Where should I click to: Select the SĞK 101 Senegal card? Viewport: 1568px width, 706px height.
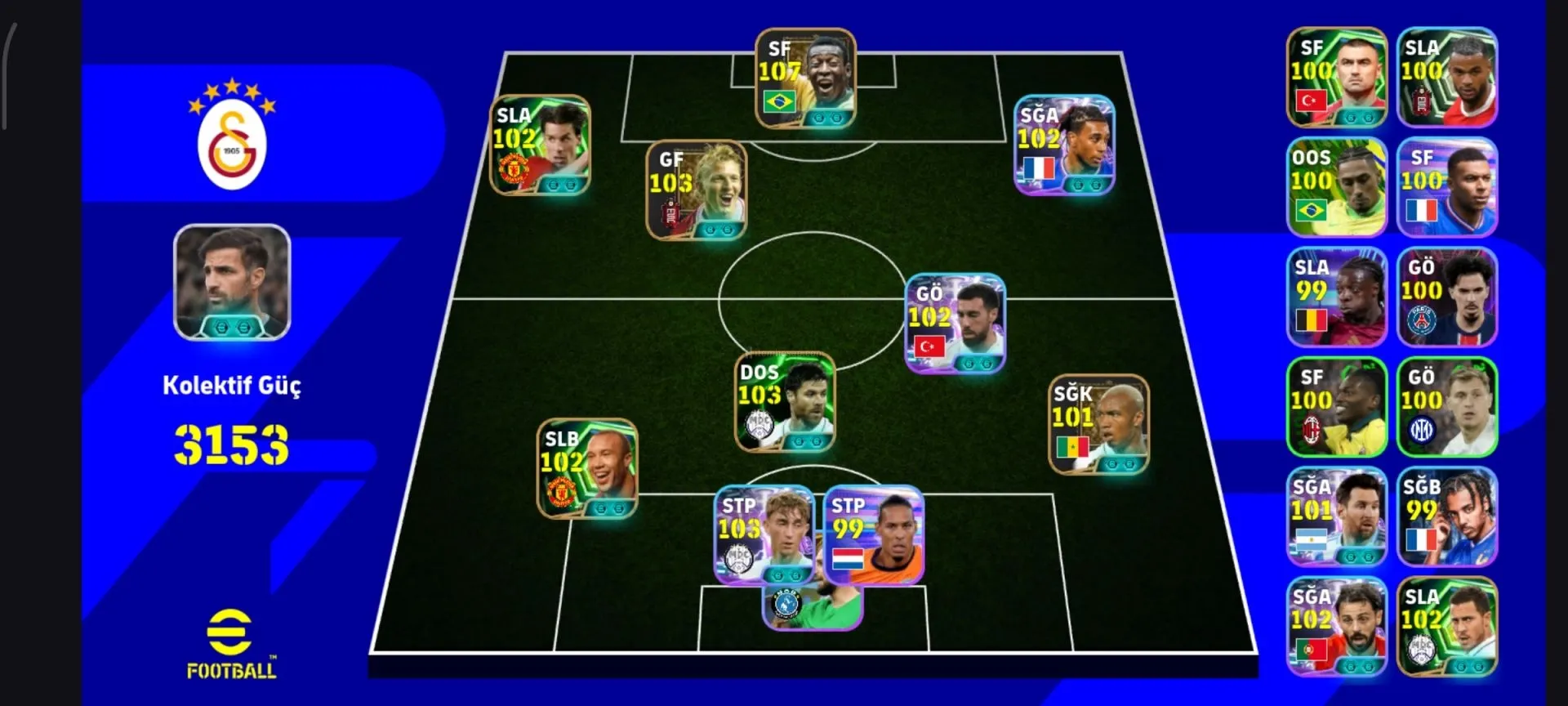(x=1098, y=425)
